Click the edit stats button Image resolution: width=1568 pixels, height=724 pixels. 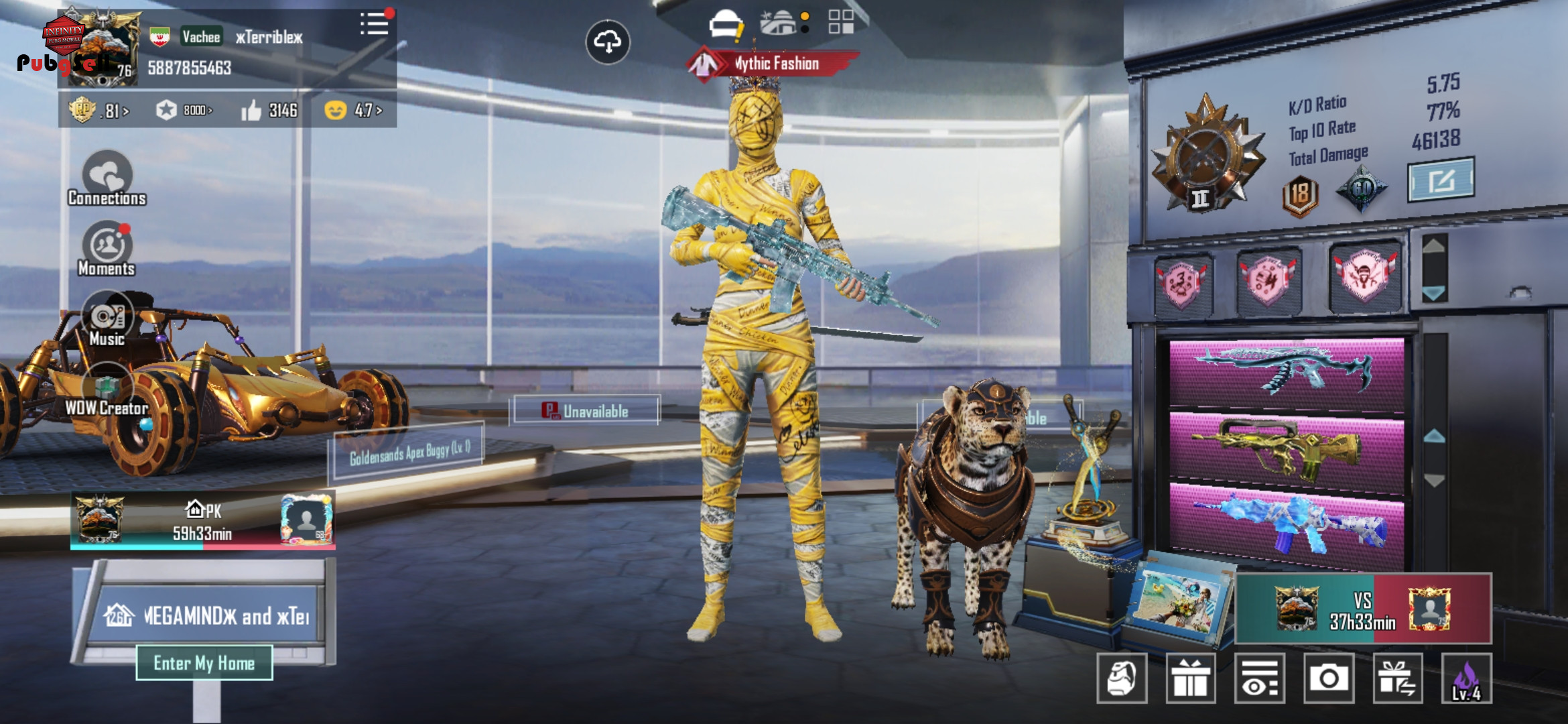(1441, 180)
